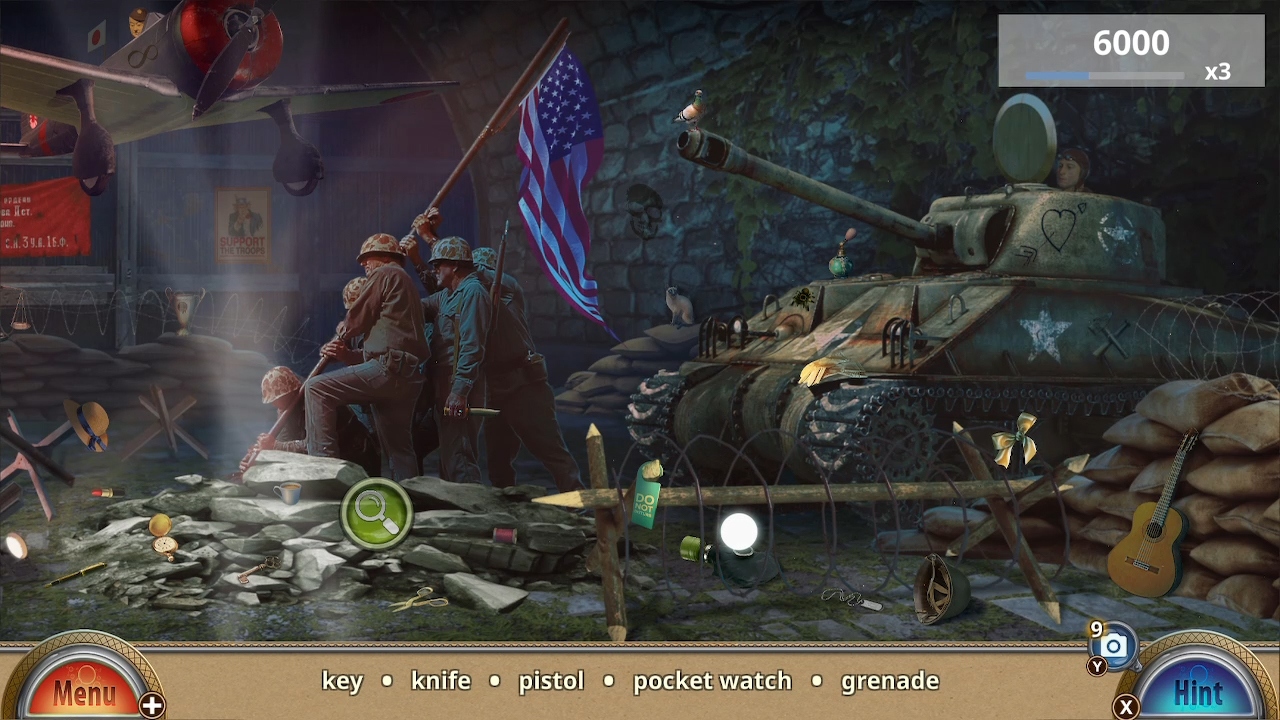Select "pistol" in the word list
Viewport: 1280px width, 720px height.
coord(551,681)
